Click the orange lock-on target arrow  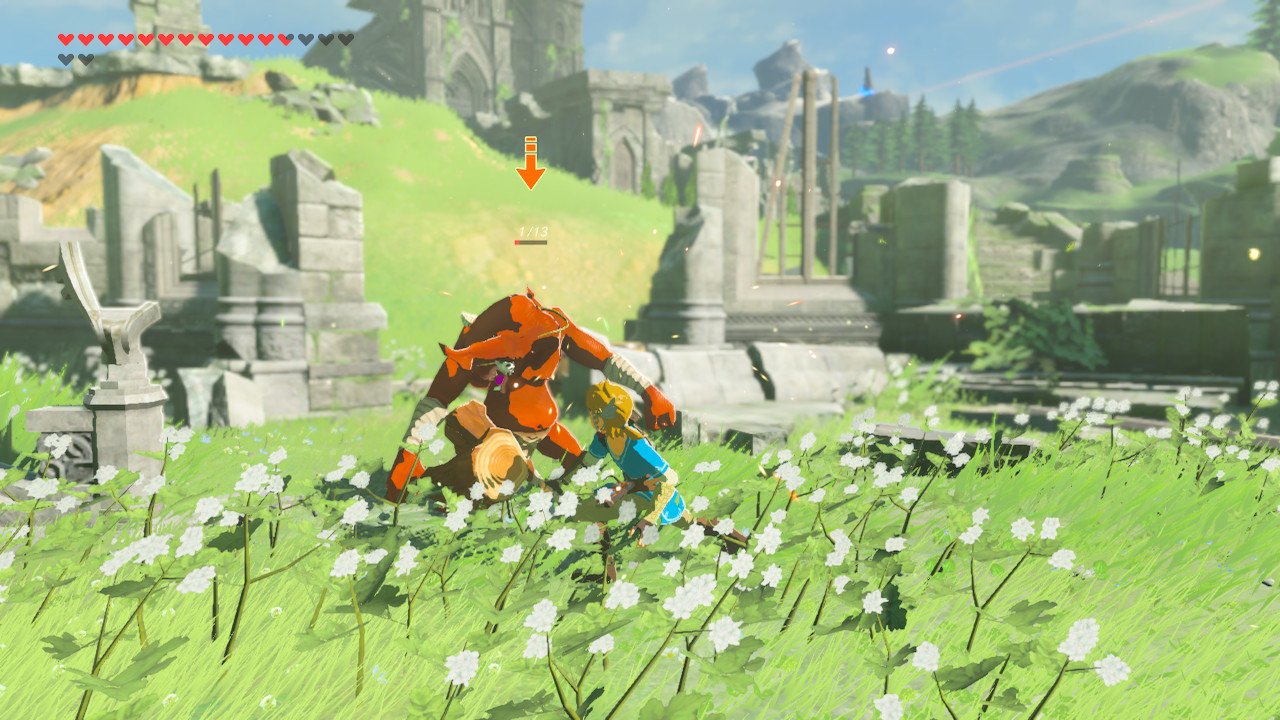[530, 167]
